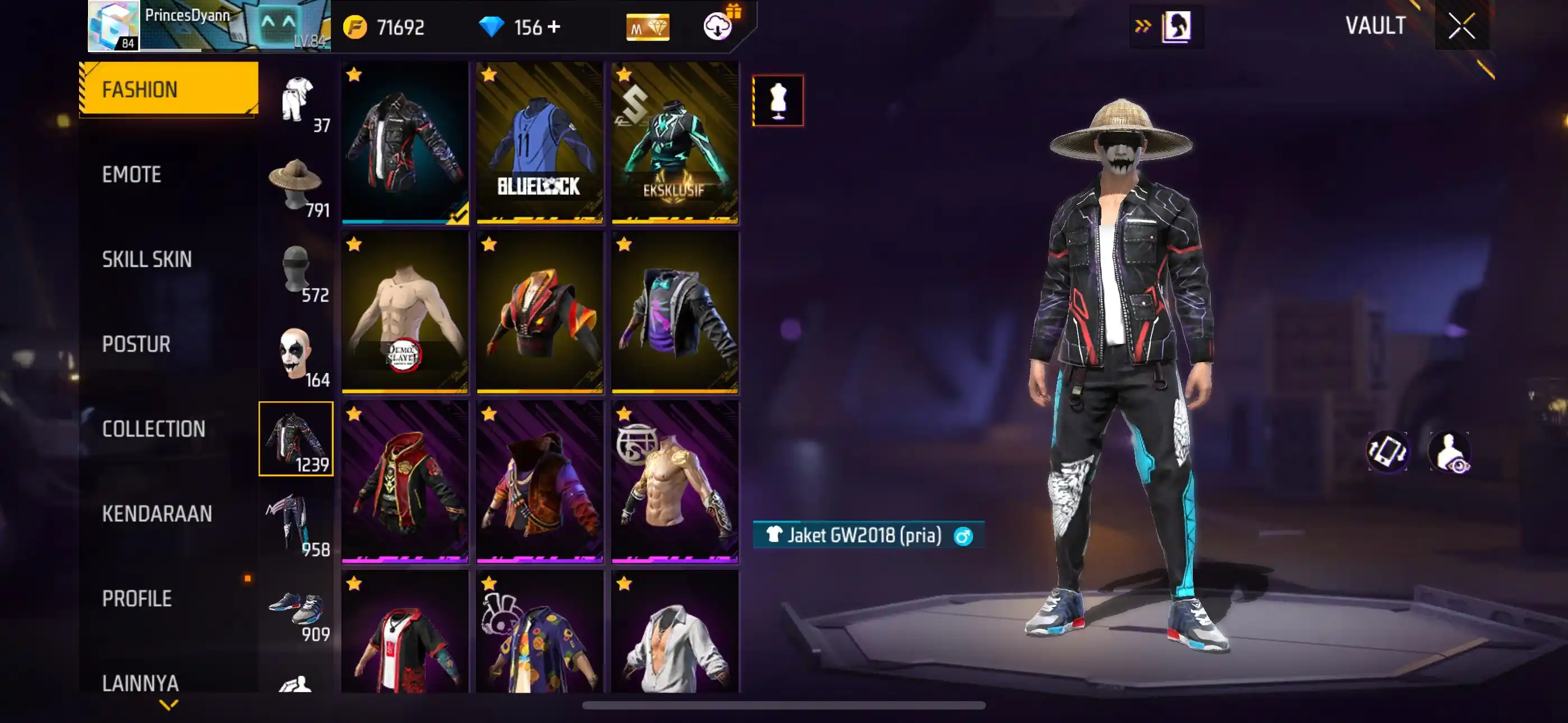The image size is (1568, 723).
Task: Open the membership diamond card icon
Action: pos(647,27)
